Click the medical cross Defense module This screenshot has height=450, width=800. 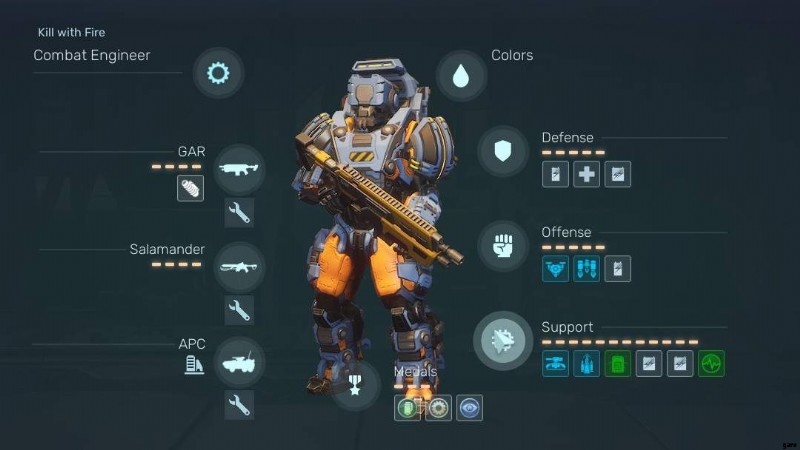587,175
